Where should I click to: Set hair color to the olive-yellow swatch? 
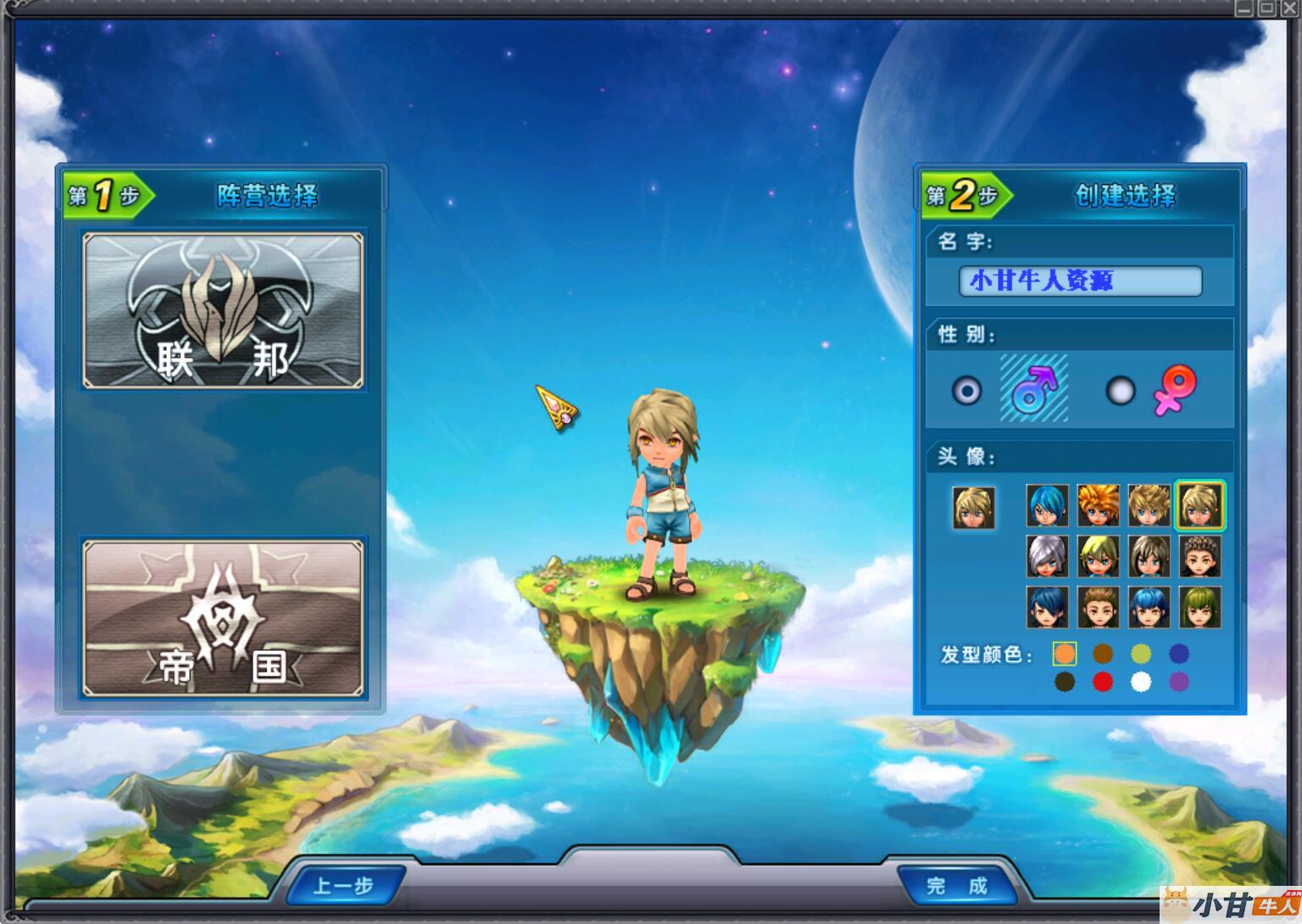1141,654
